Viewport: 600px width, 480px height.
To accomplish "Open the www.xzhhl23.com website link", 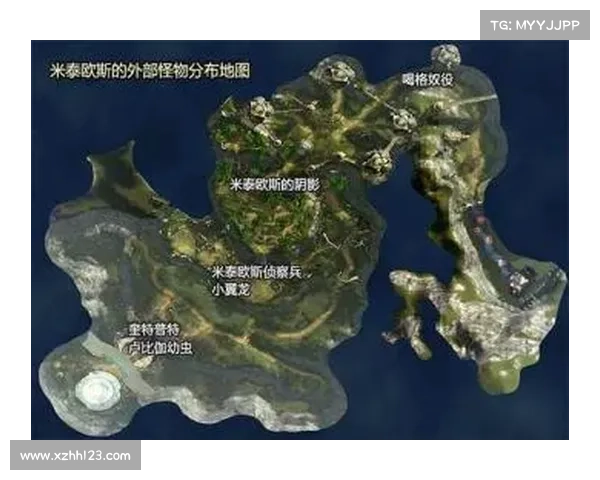I will (x=75, y=456).
